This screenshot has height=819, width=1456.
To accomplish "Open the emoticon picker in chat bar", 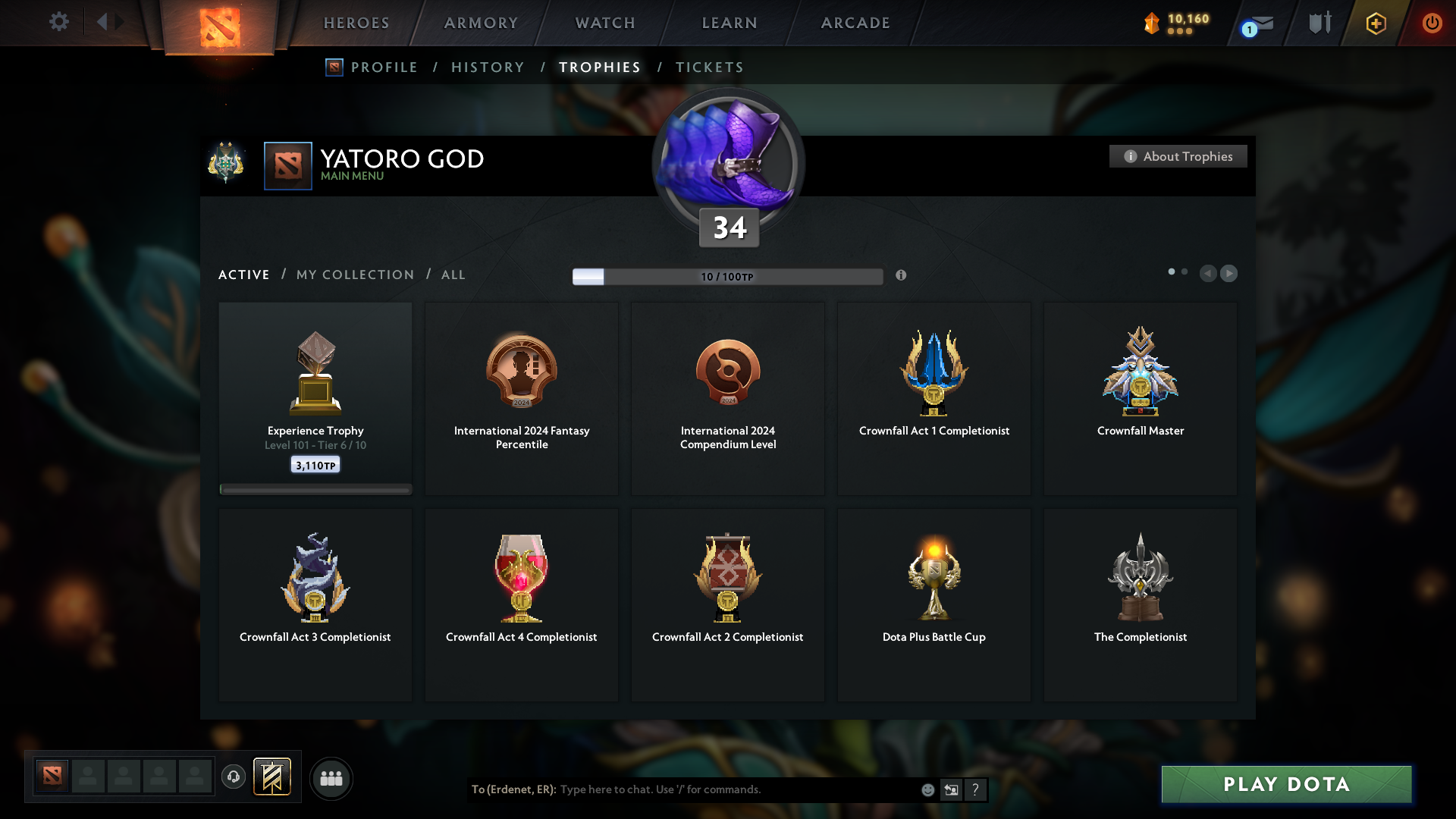I will [927, 789].
